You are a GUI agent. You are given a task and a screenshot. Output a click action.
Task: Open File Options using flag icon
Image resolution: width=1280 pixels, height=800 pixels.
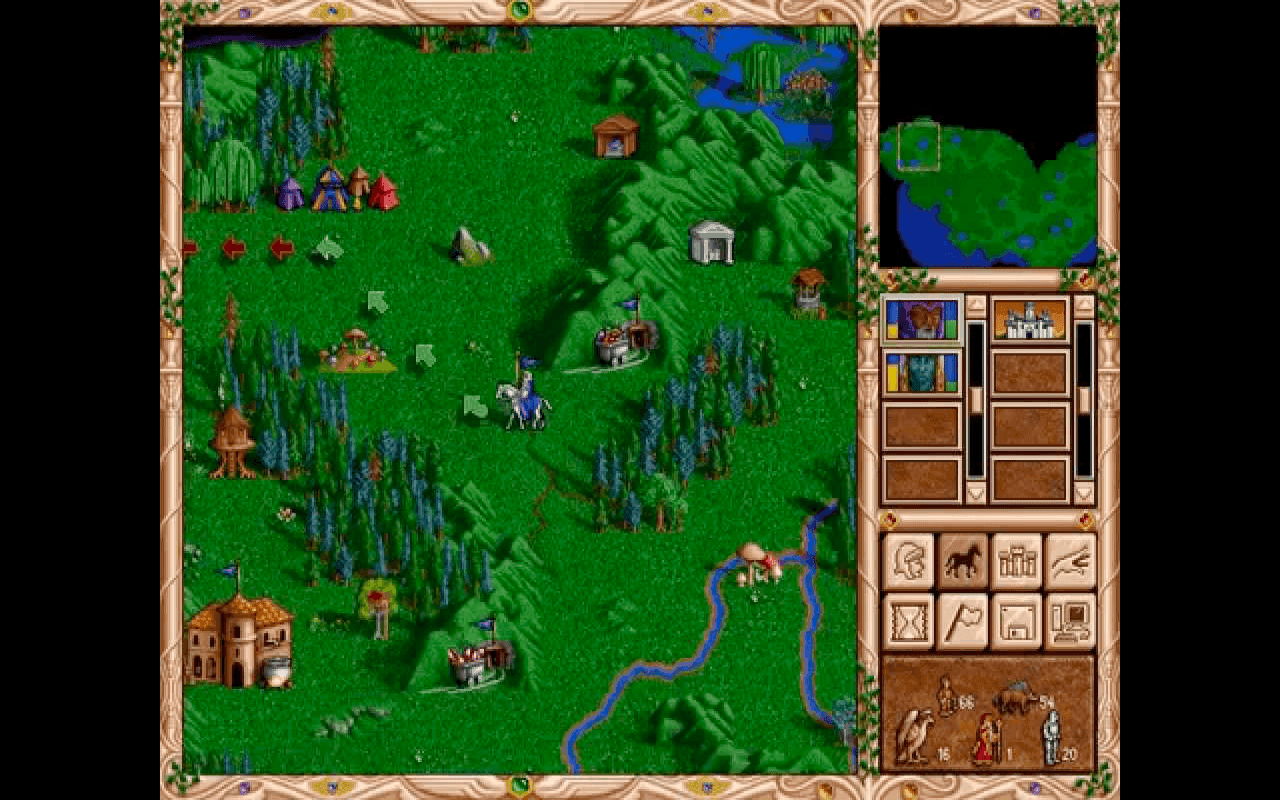pyautogui.click(x=966, y=622)
